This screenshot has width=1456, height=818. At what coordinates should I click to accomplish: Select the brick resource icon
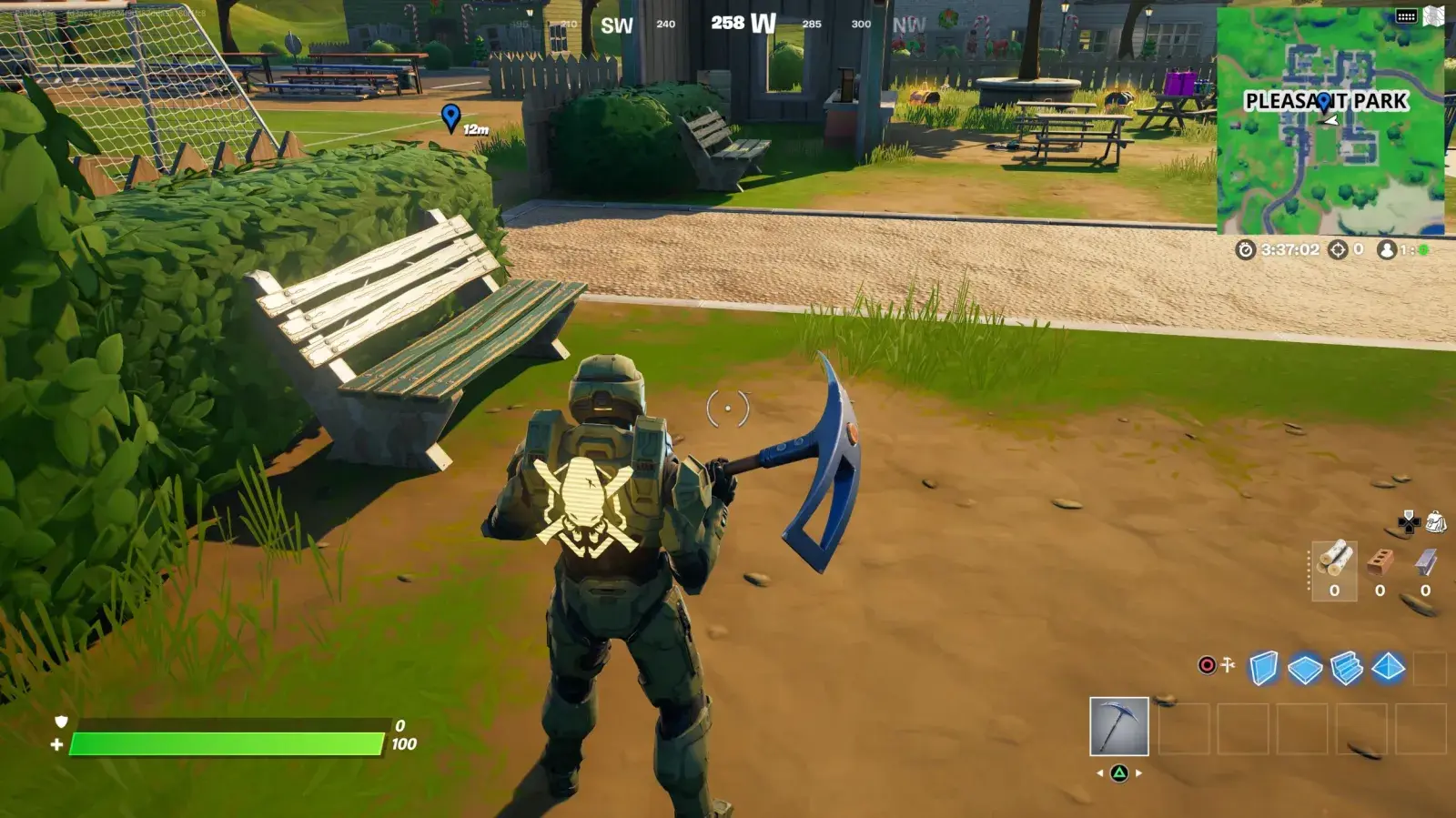pyautogui.click(x=1379, y=562)
